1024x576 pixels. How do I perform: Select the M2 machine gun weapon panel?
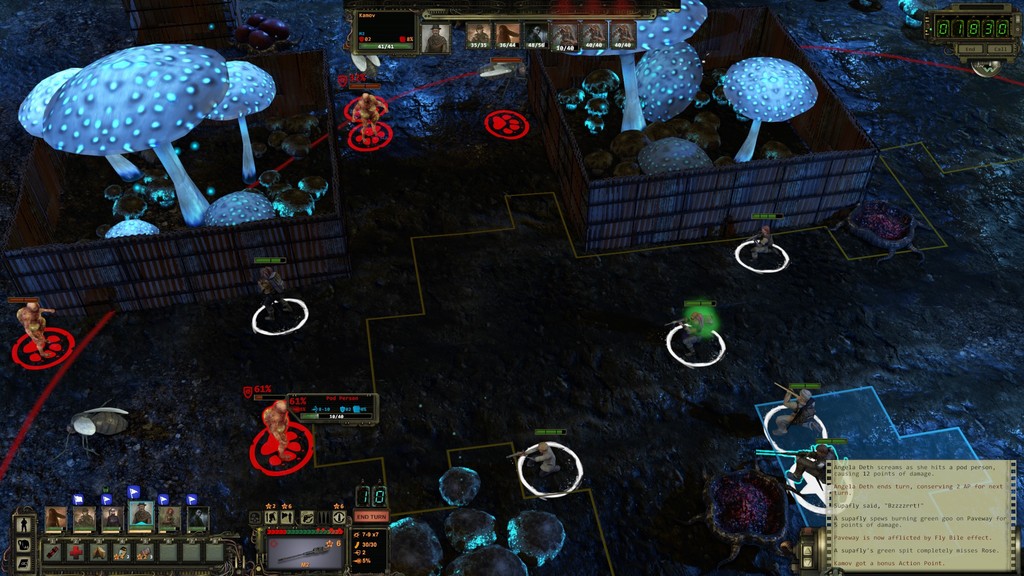[304, 551]
